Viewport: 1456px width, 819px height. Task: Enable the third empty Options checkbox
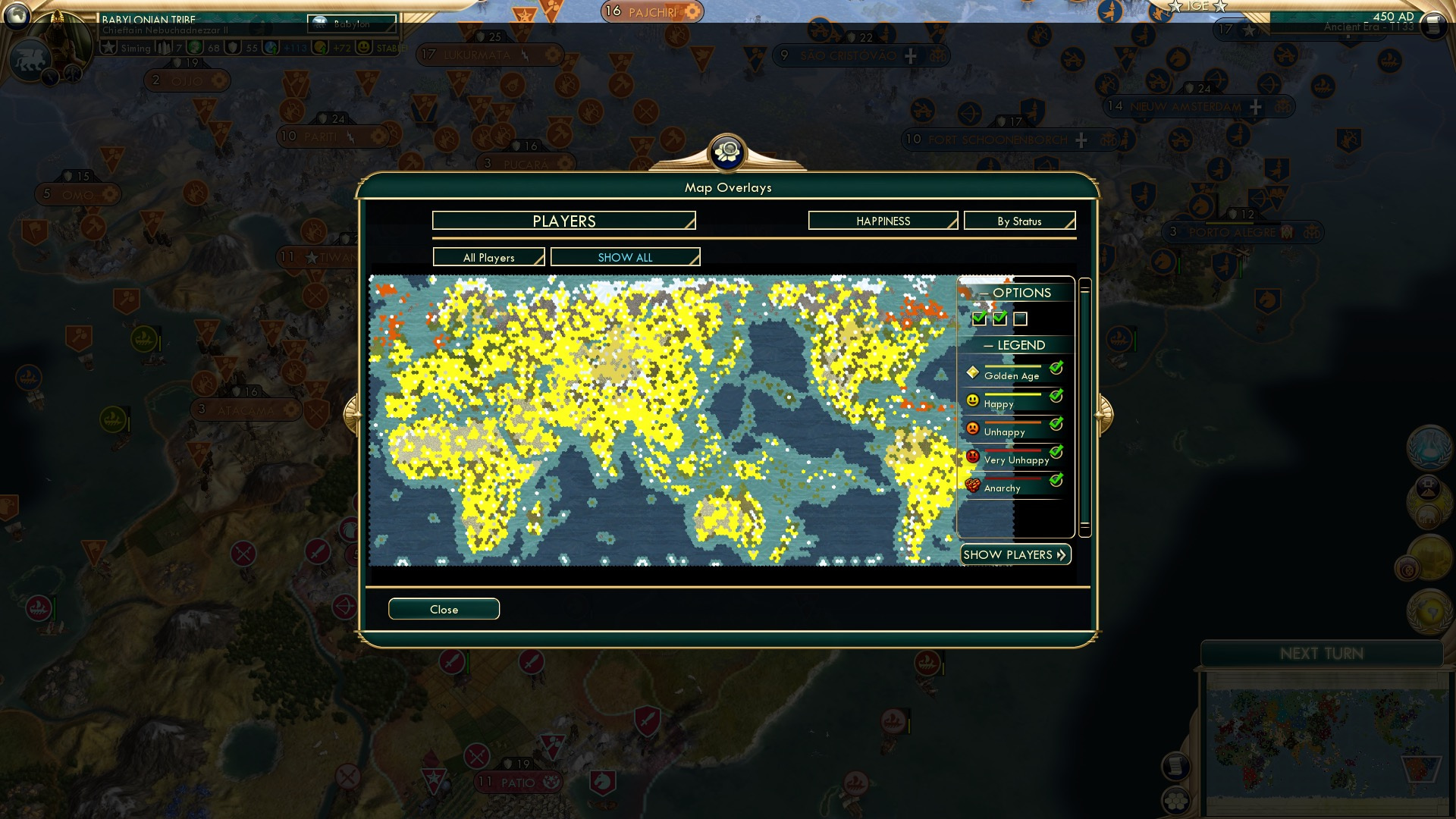pyautogui.click(x=1021, y=319)
